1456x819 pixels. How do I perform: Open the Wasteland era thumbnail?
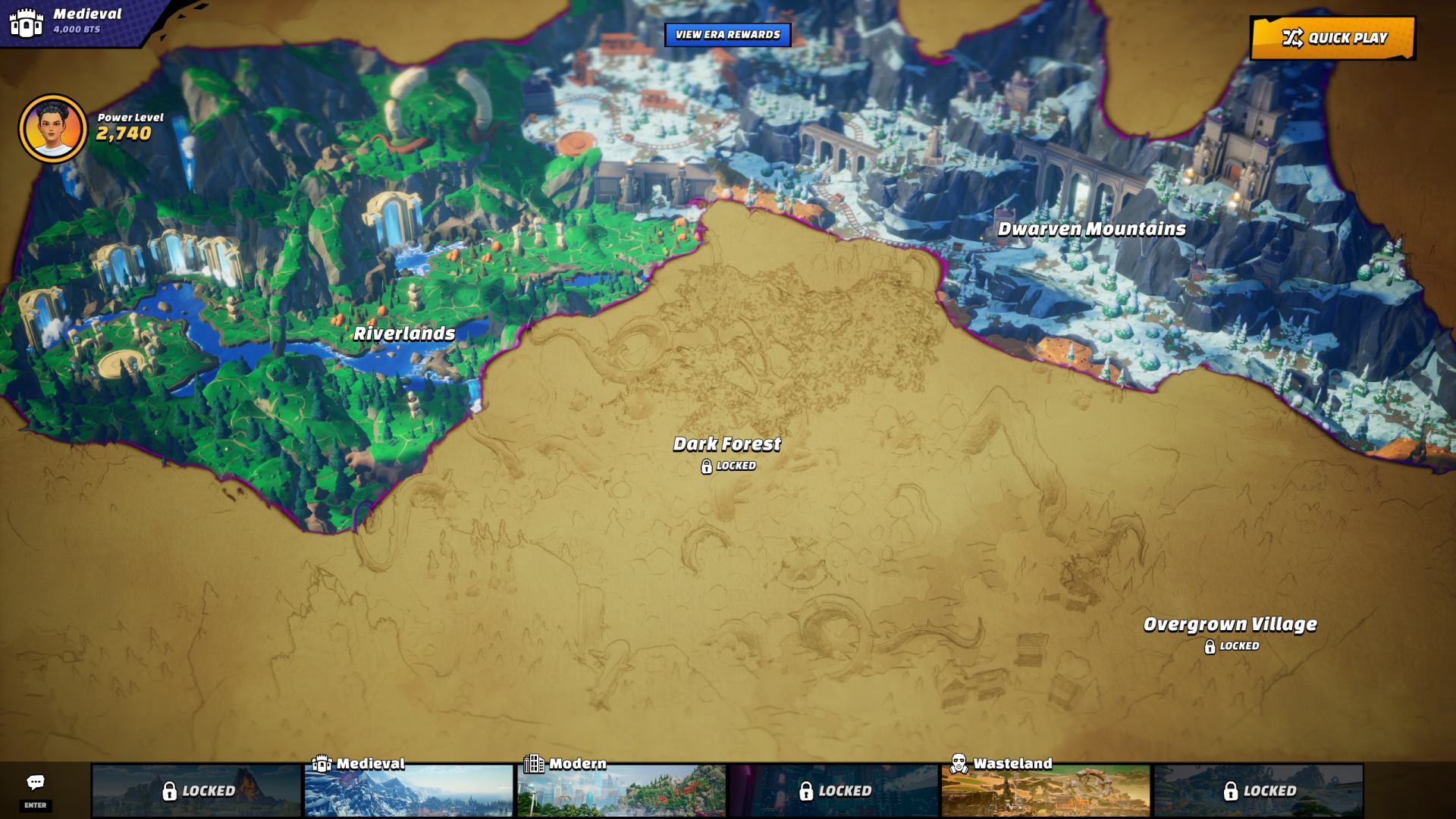(x=1046, y=790)
